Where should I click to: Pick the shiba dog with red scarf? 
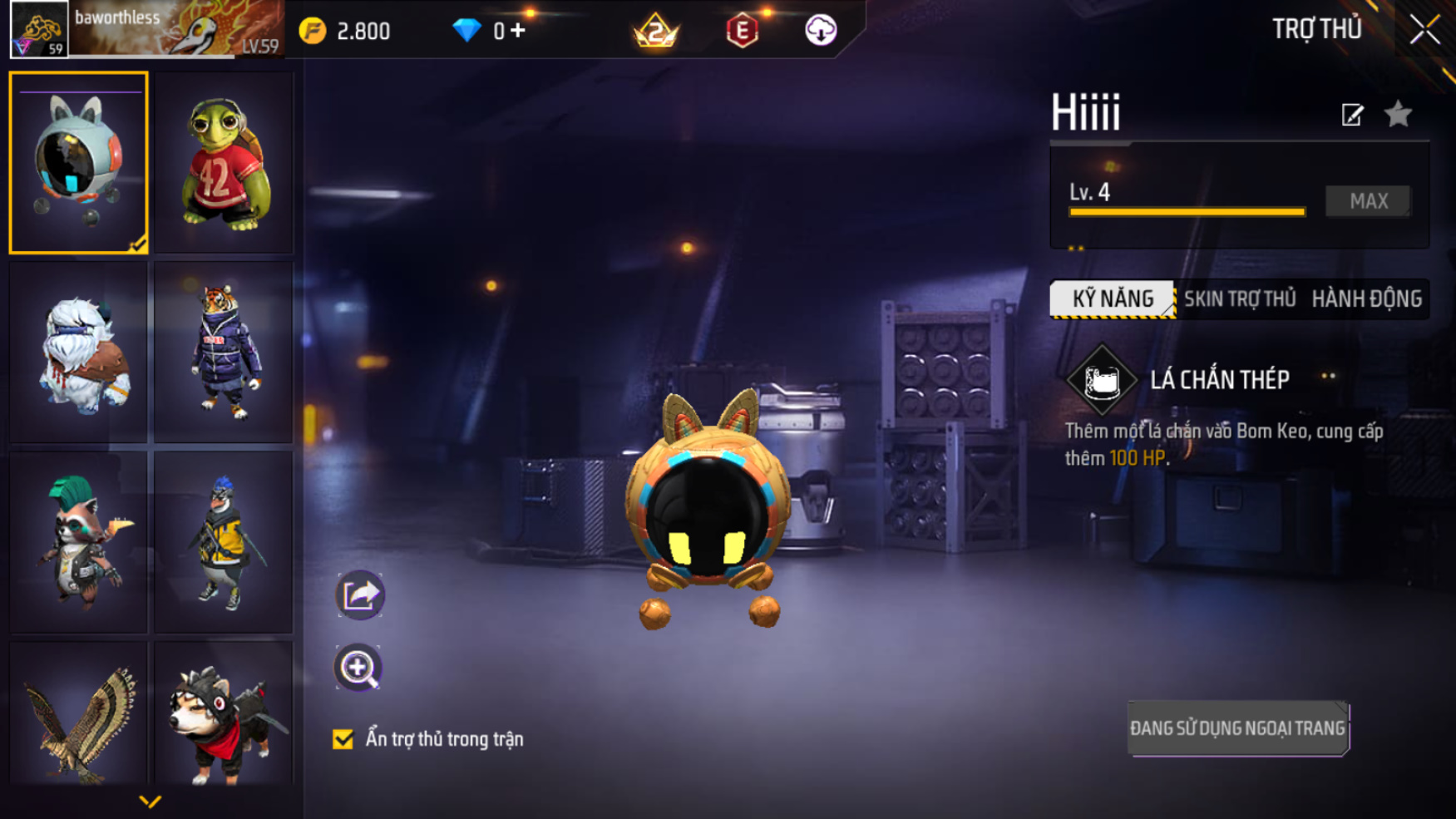coord(224,715)
